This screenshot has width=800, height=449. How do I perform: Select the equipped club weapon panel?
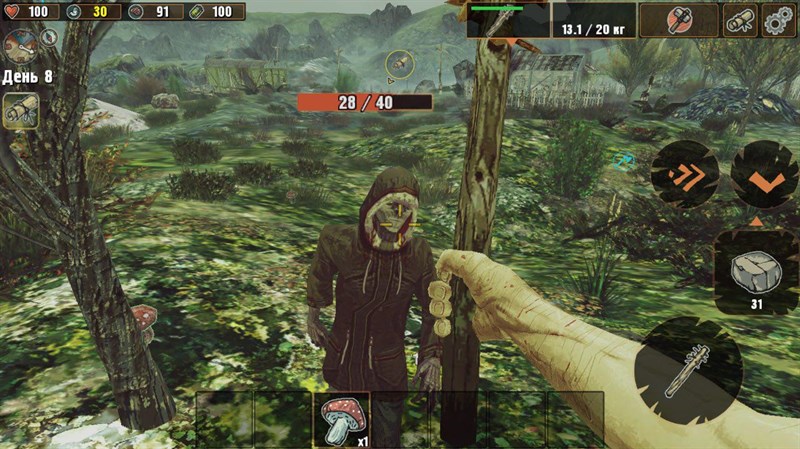pos(508,20)
